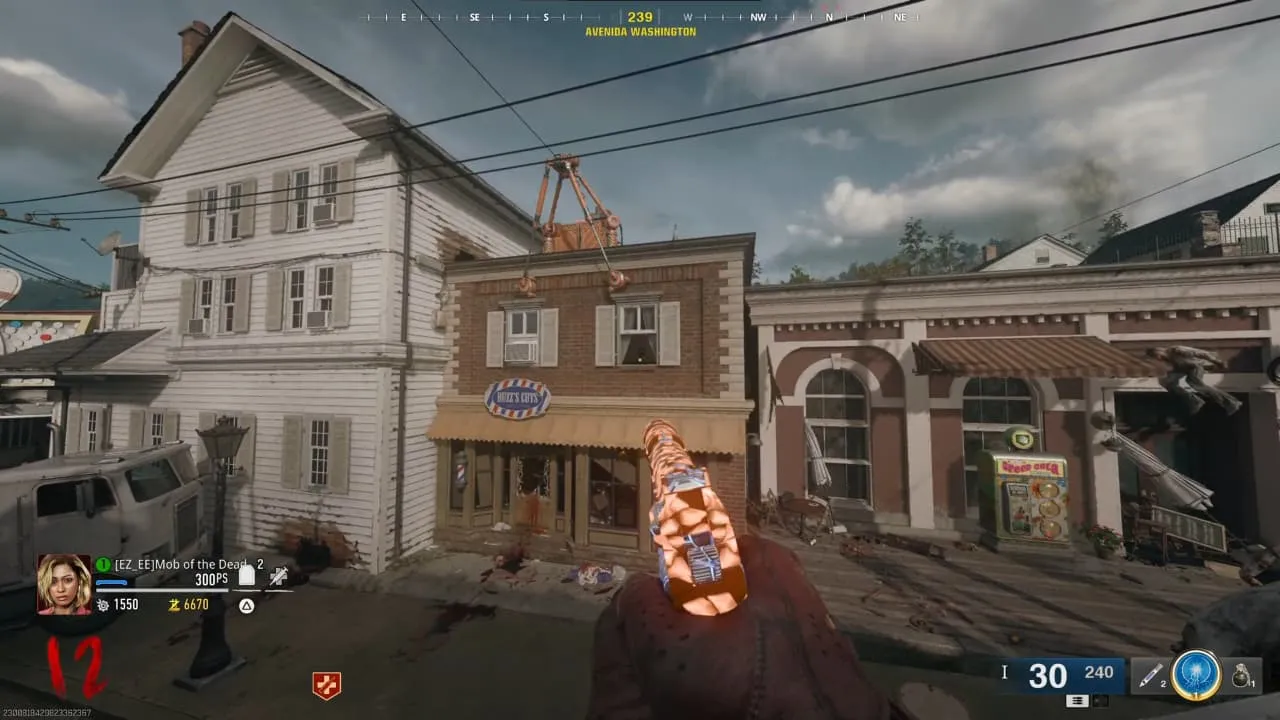Screen dimensions: 1280x720
Task: Select the lethal grenade slot
Action: [x=1241, y=676]
